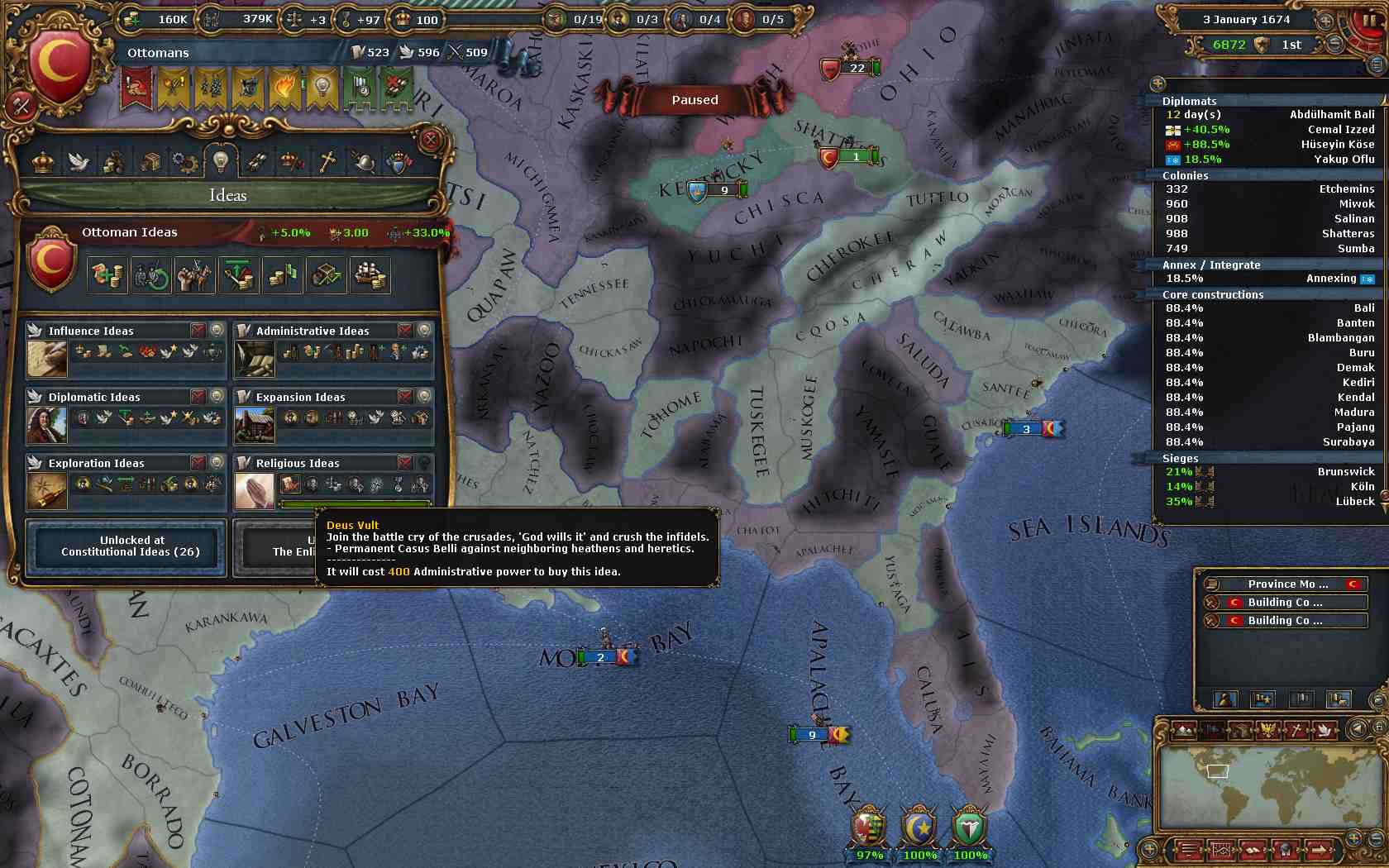Activate the dove diplomatic map mode

click(1323, 730)
